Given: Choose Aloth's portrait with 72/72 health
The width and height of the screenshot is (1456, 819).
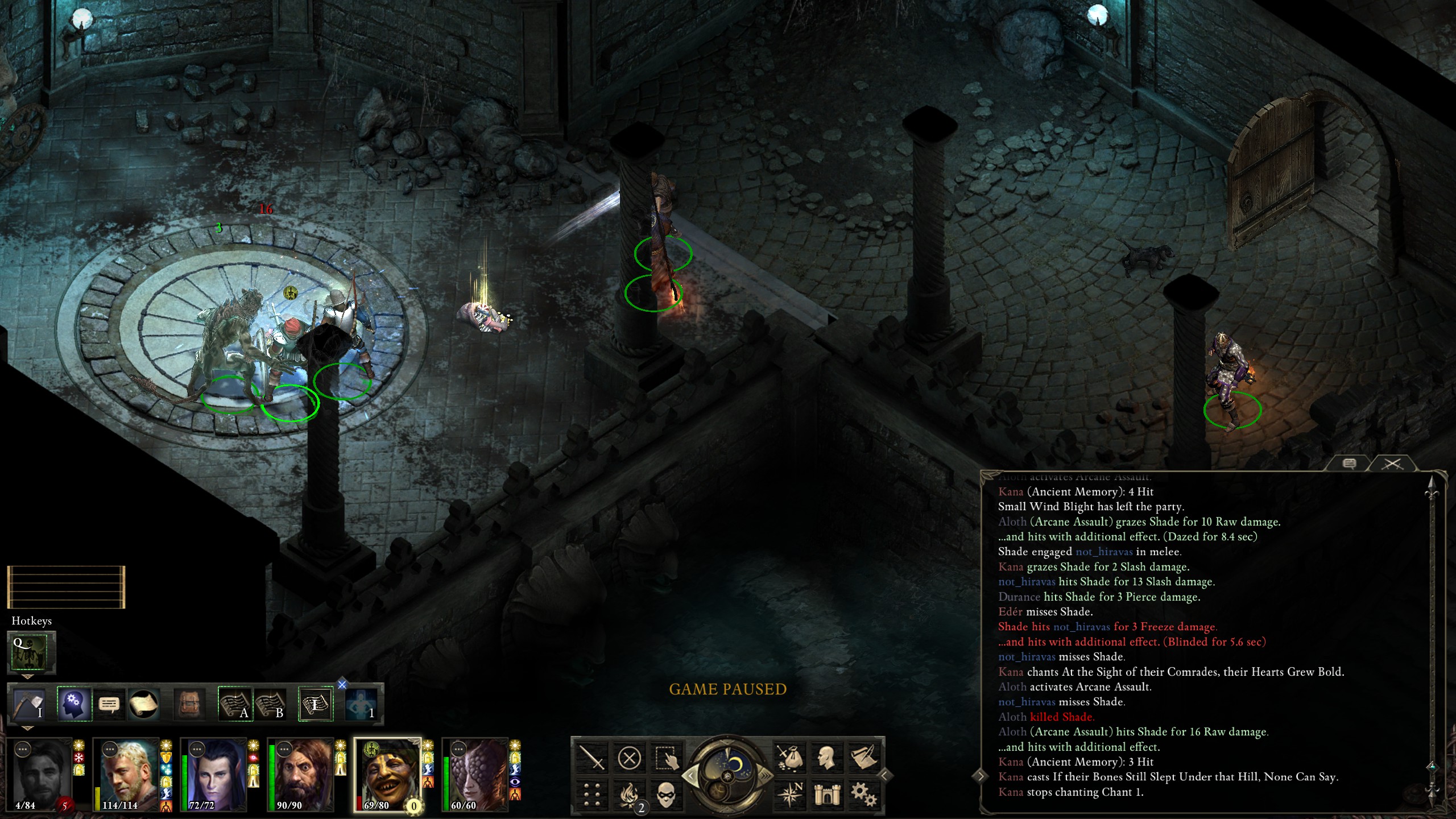Looking at the screenshot, I should [x=216, y=773].
